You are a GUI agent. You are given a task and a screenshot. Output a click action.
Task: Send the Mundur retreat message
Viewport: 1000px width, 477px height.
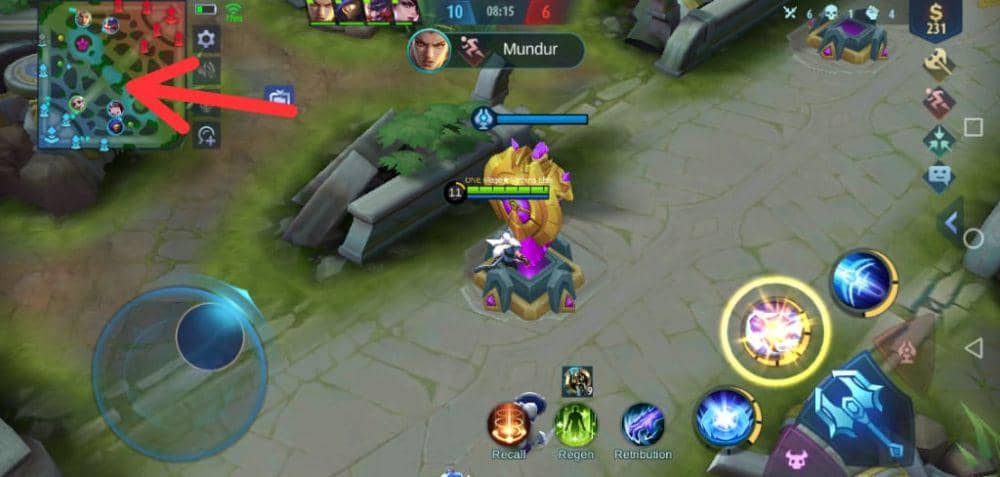click(496, 49)
